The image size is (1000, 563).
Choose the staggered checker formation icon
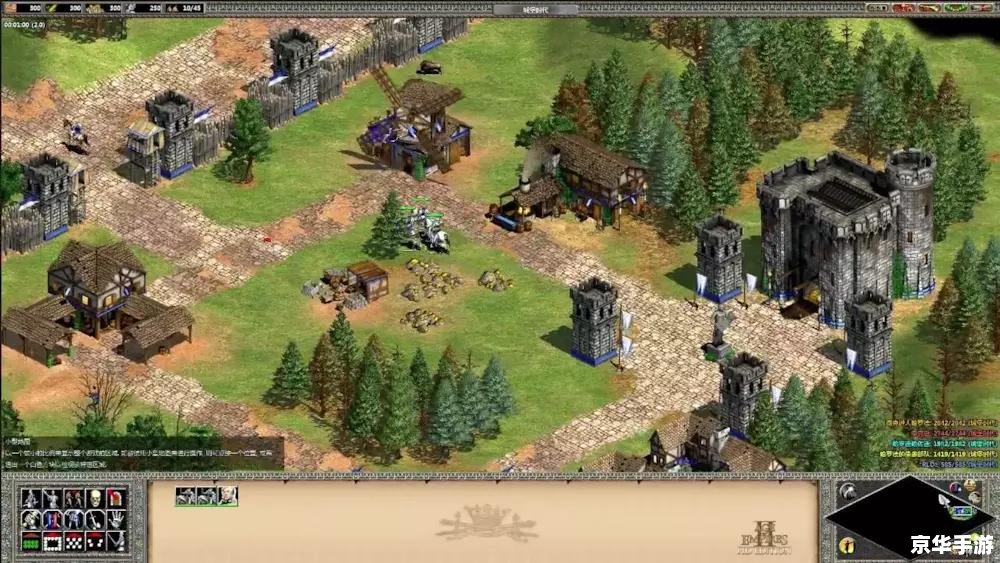[x=74, y=543]
